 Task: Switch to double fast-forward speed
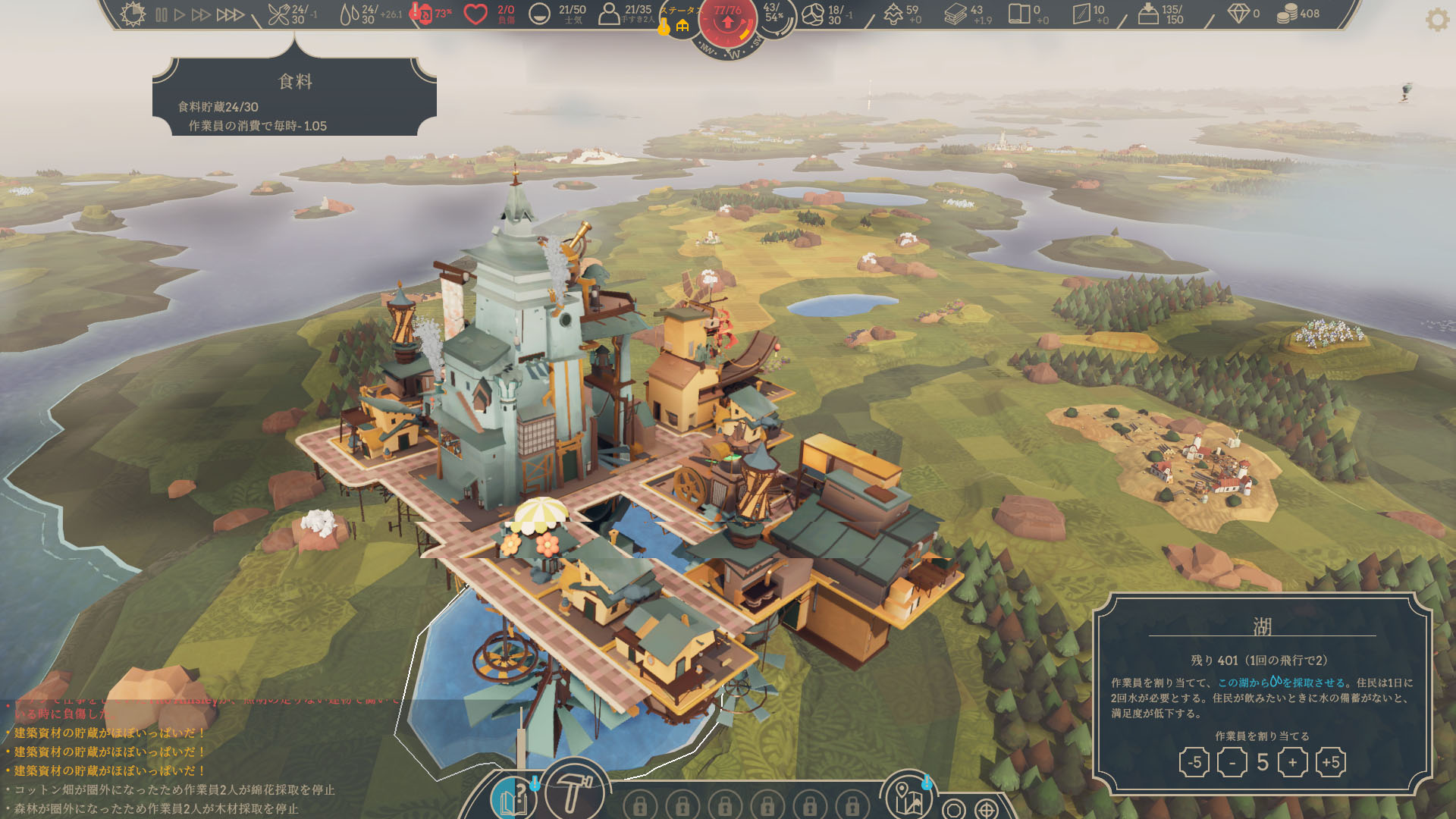[201, 14]
